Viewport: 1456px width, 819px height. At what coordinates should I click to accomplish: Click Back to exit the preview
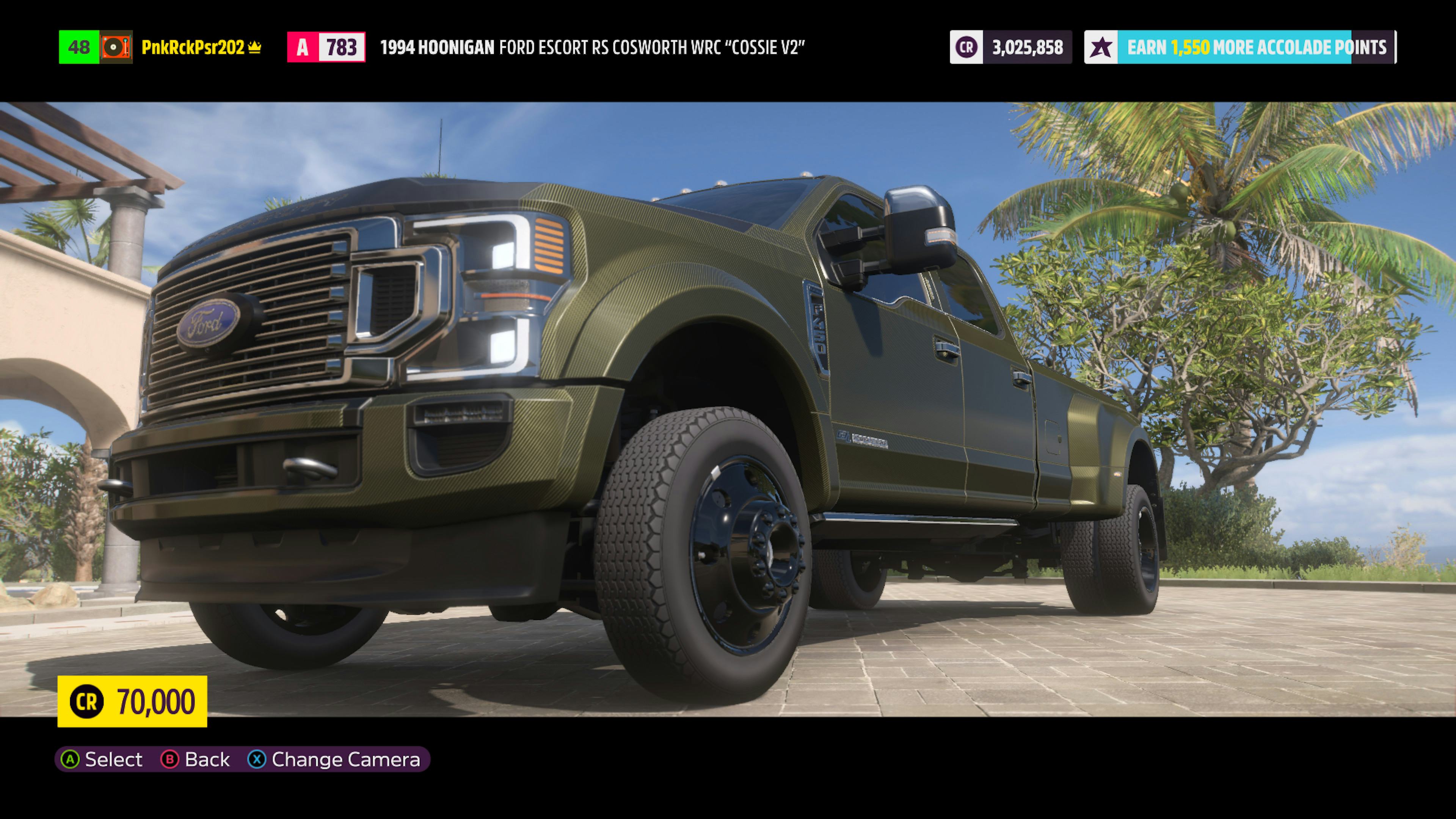point(207,759)
